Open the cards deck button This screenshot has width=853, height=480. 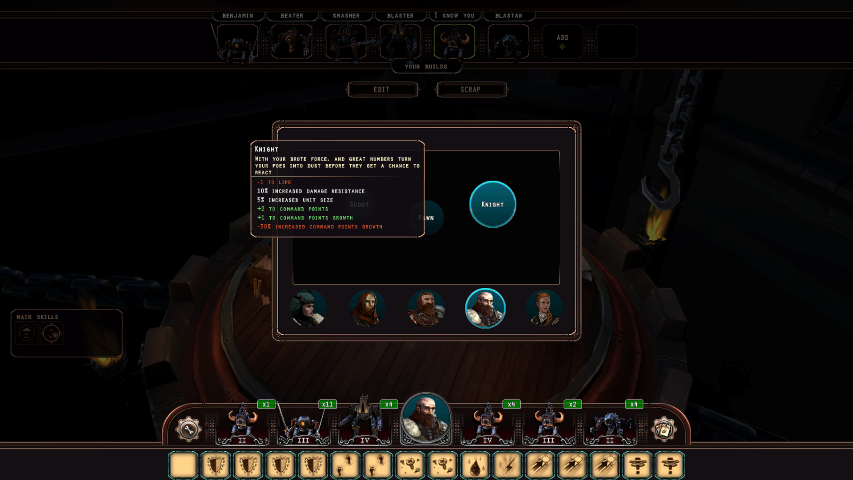pyautogui.click(x=665, y=429)
